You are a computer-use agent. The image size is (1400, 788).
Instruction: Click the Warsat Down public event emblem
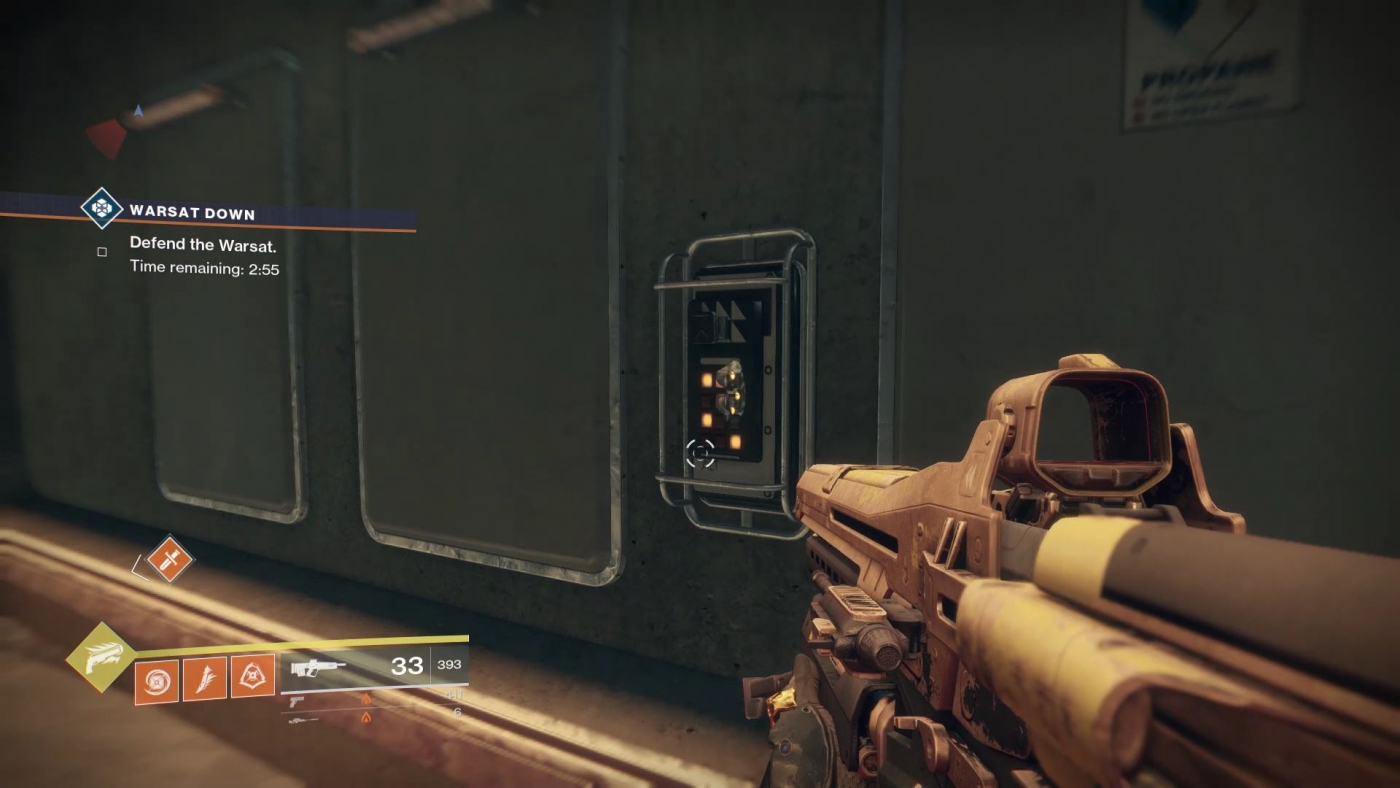100,208
